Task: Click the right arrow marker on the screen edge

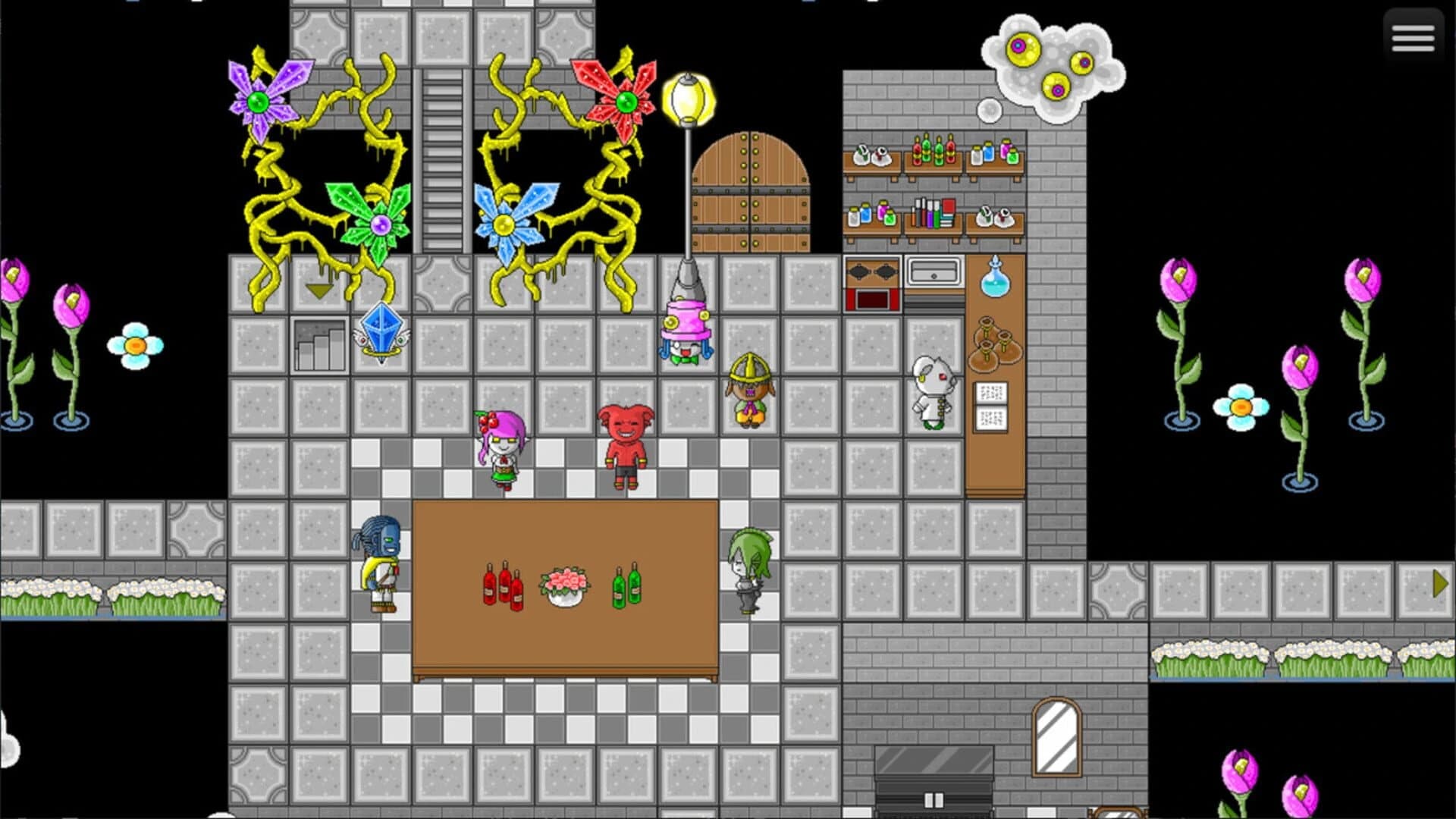Action: (x=1440, y=583)
